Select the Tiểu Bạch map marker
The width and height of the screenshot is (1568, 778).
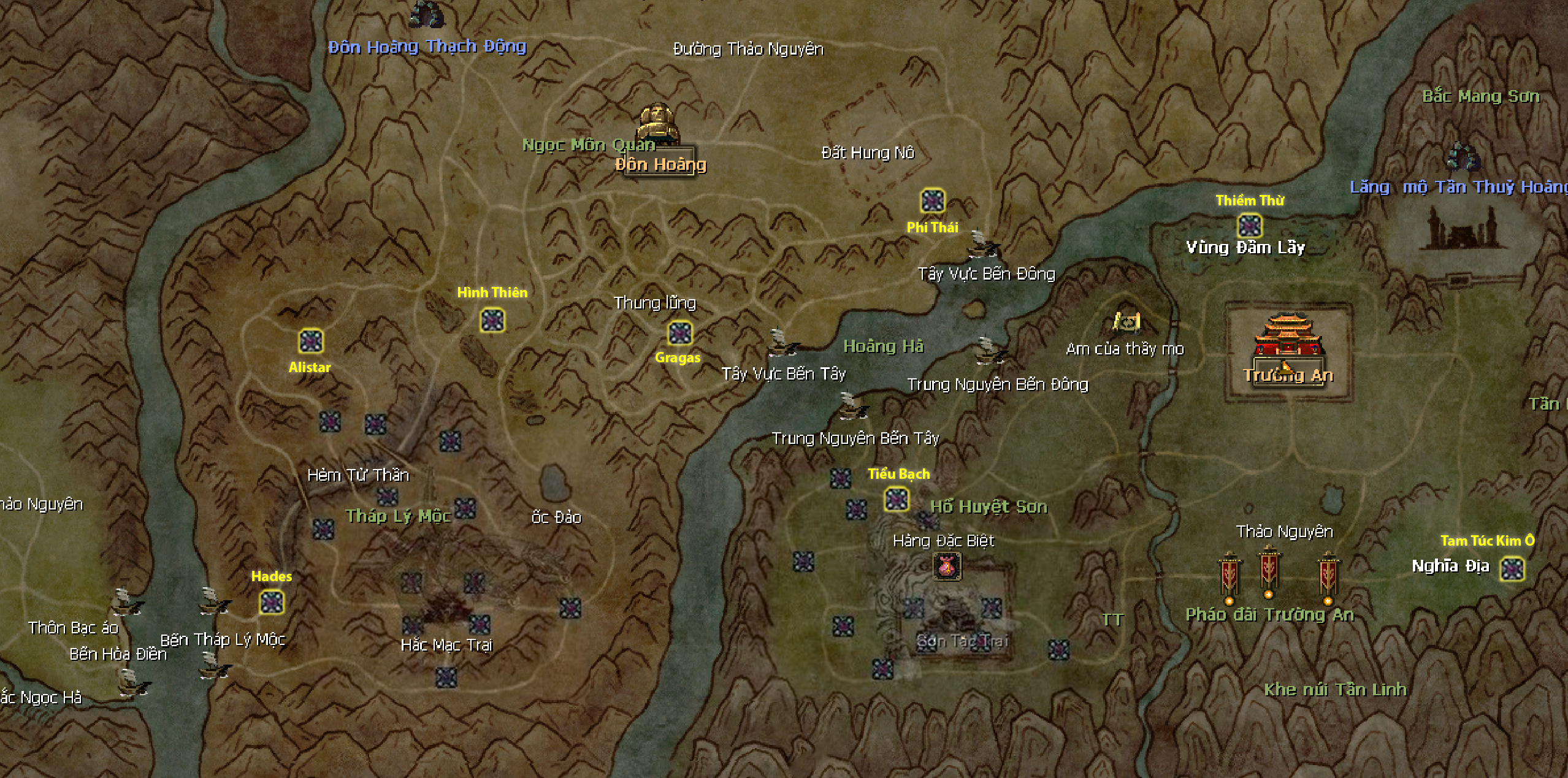(897, 500)
